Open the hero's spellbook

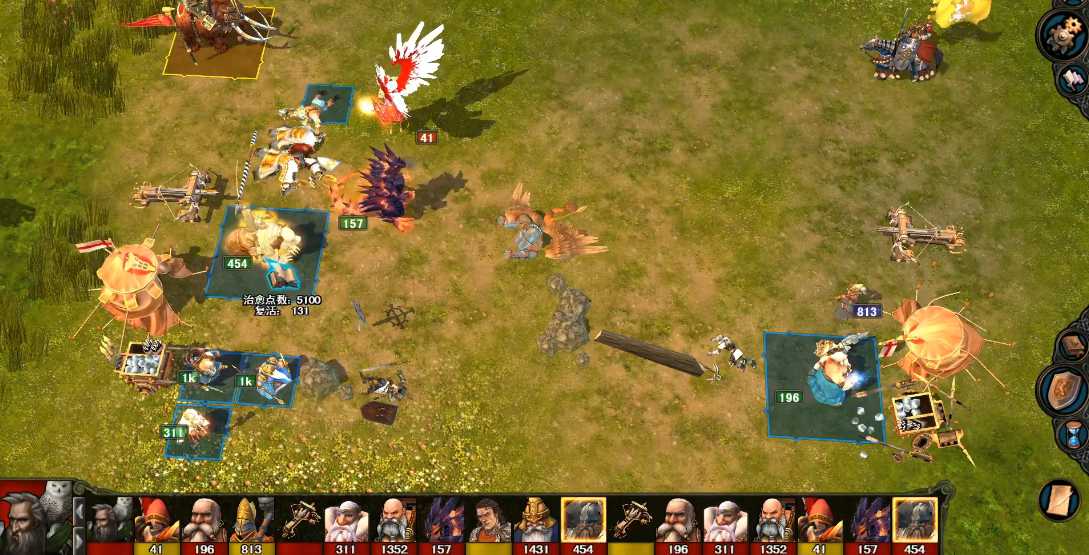pyautogui.click(x=1073, y=347)
